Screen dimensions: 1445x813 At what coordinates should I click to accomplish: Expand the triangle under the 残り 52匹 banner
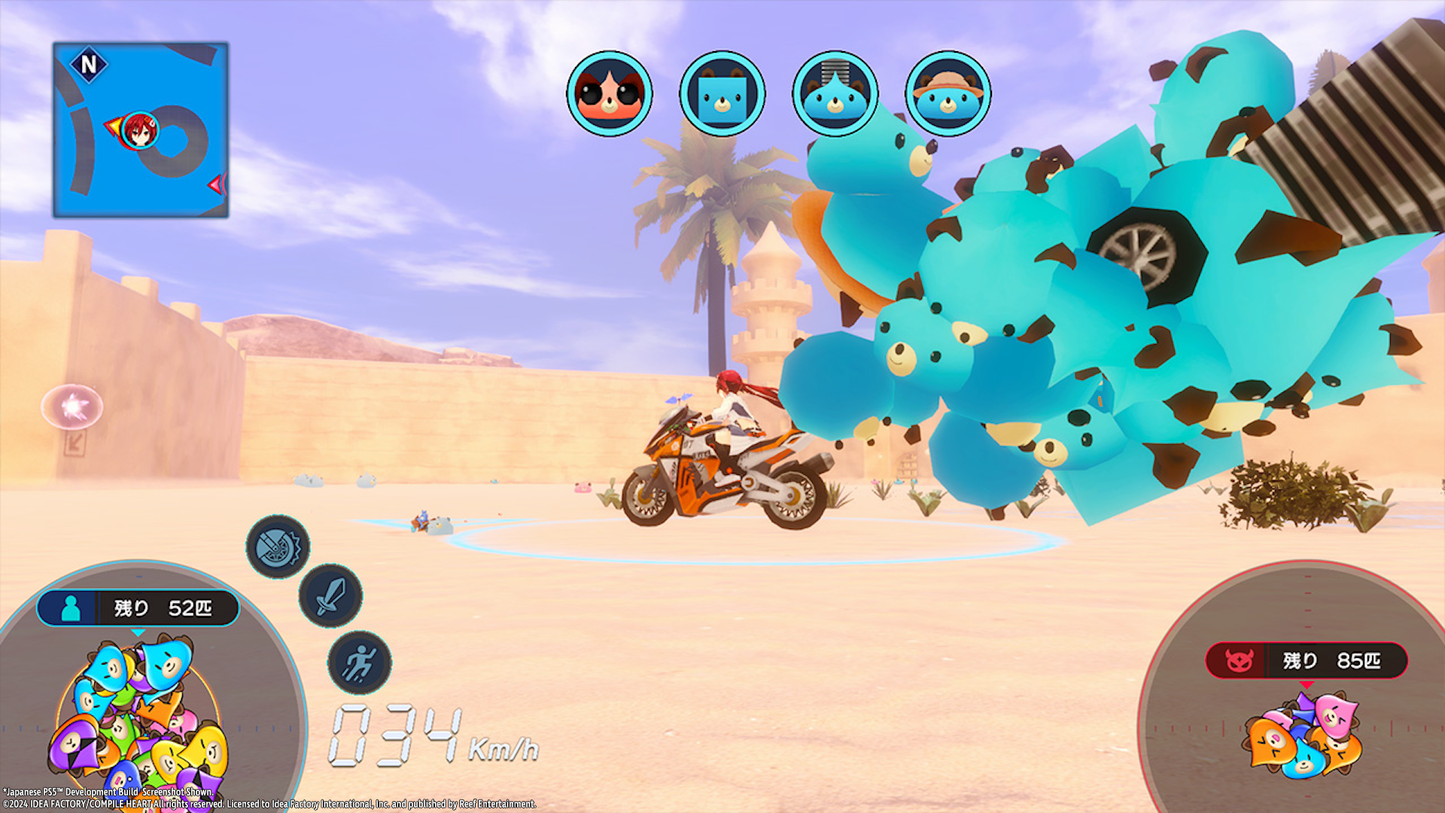[137, 632]
